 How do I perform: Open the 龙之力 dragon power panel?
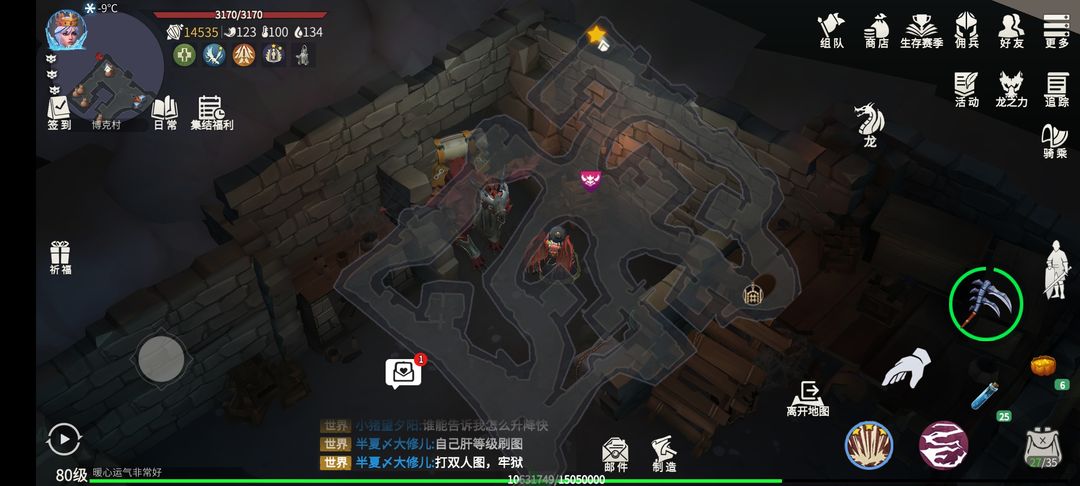tap(1011, 88)
